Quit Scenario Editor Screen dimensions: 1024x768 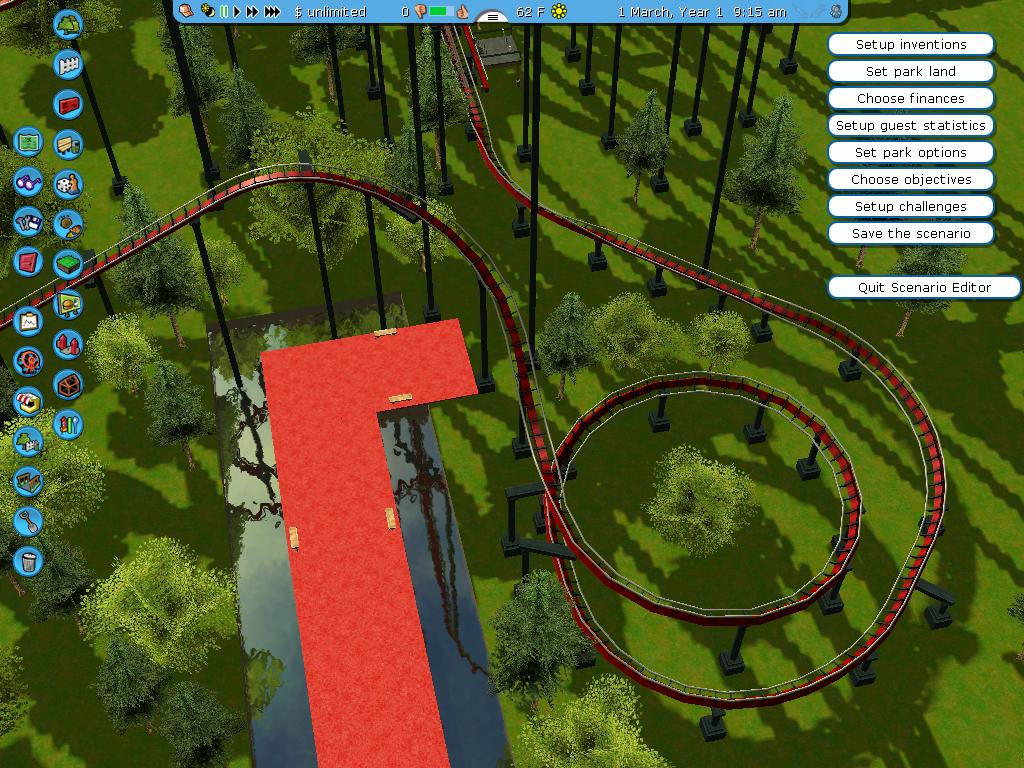(924, 288)
